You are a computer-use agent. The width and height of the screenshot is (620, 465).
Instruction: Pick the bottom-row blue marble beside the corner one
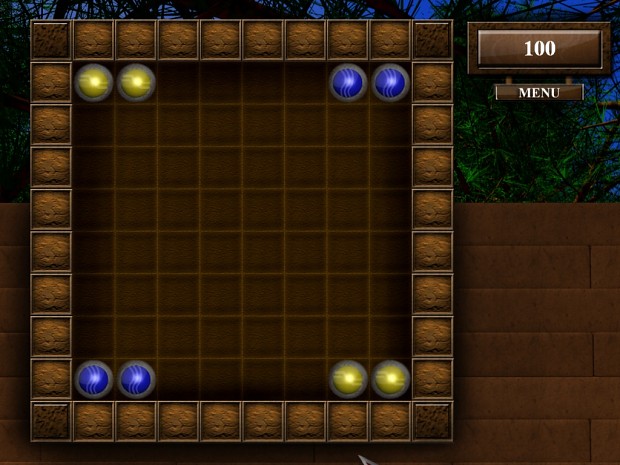pyautogui.click(x=135, y=379)
